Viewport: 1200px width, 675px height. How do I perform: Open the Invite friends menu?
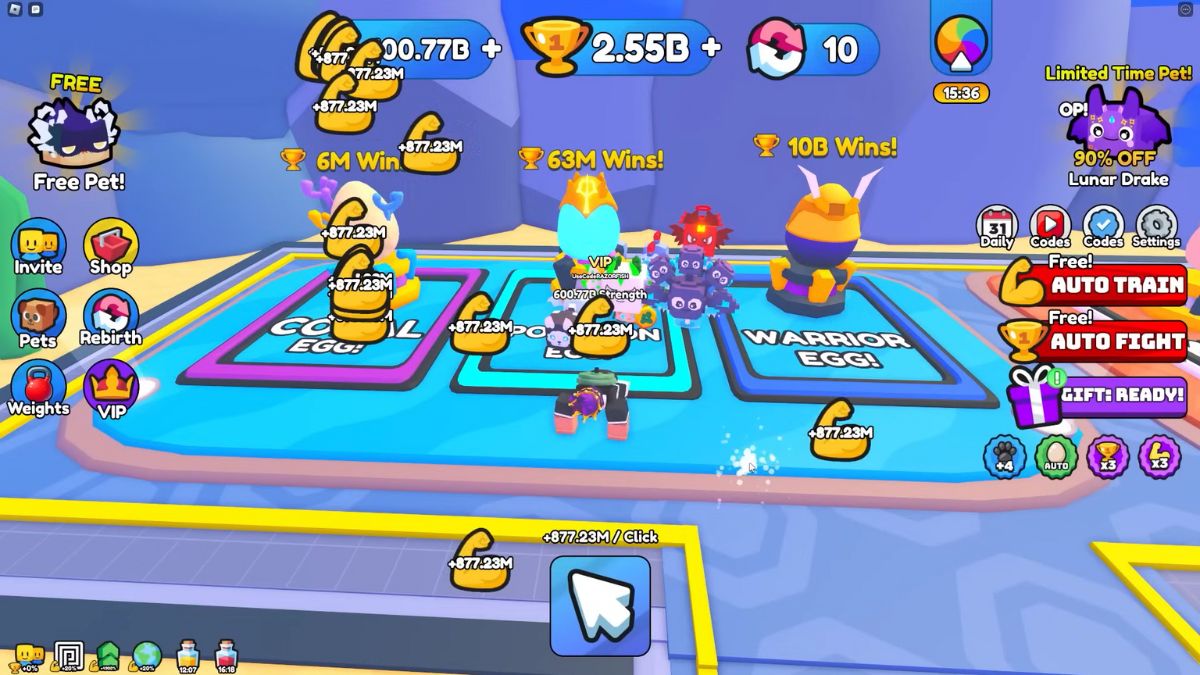point(38,246)
